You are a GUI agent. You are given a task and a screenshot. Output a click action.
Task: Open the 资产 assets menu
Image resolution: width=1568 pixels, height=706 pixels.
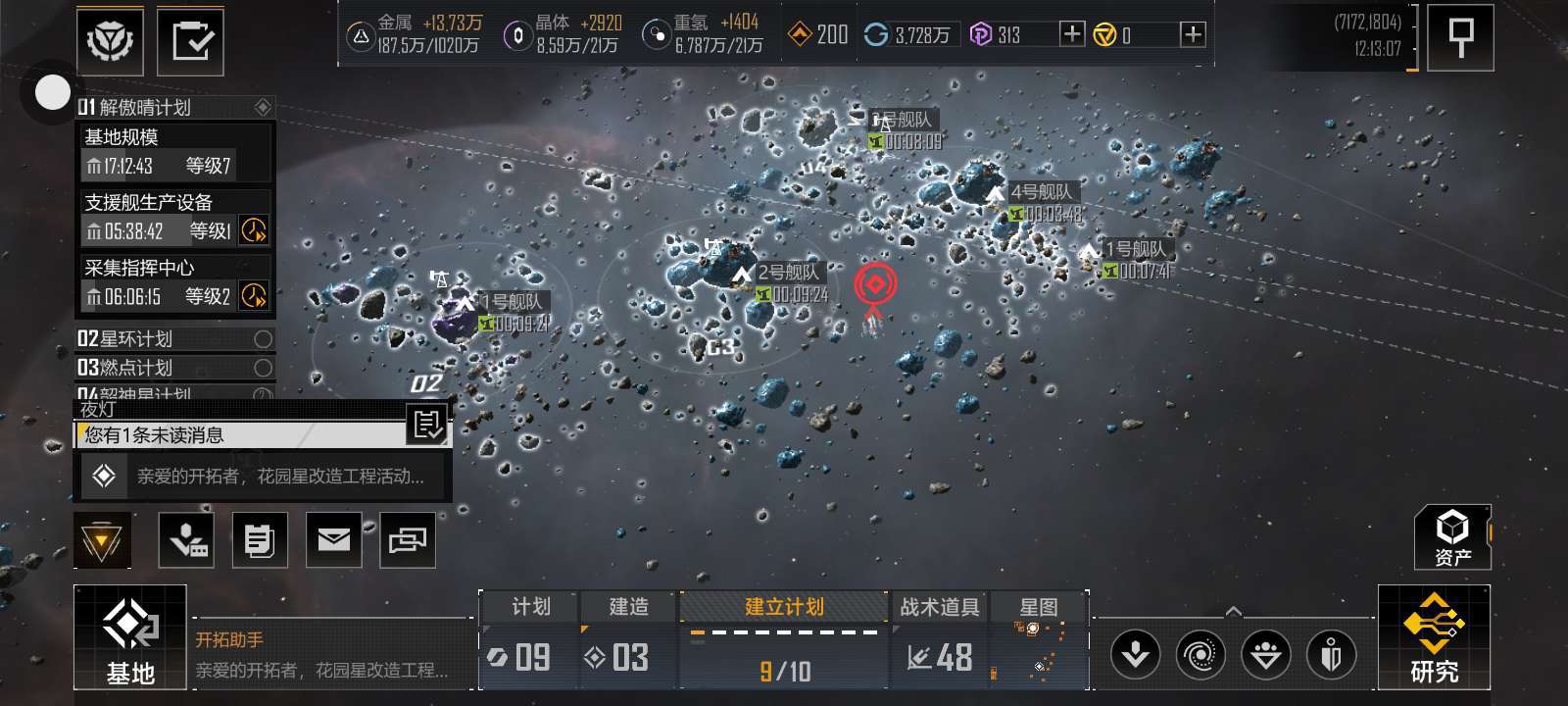pos(1451,537)
